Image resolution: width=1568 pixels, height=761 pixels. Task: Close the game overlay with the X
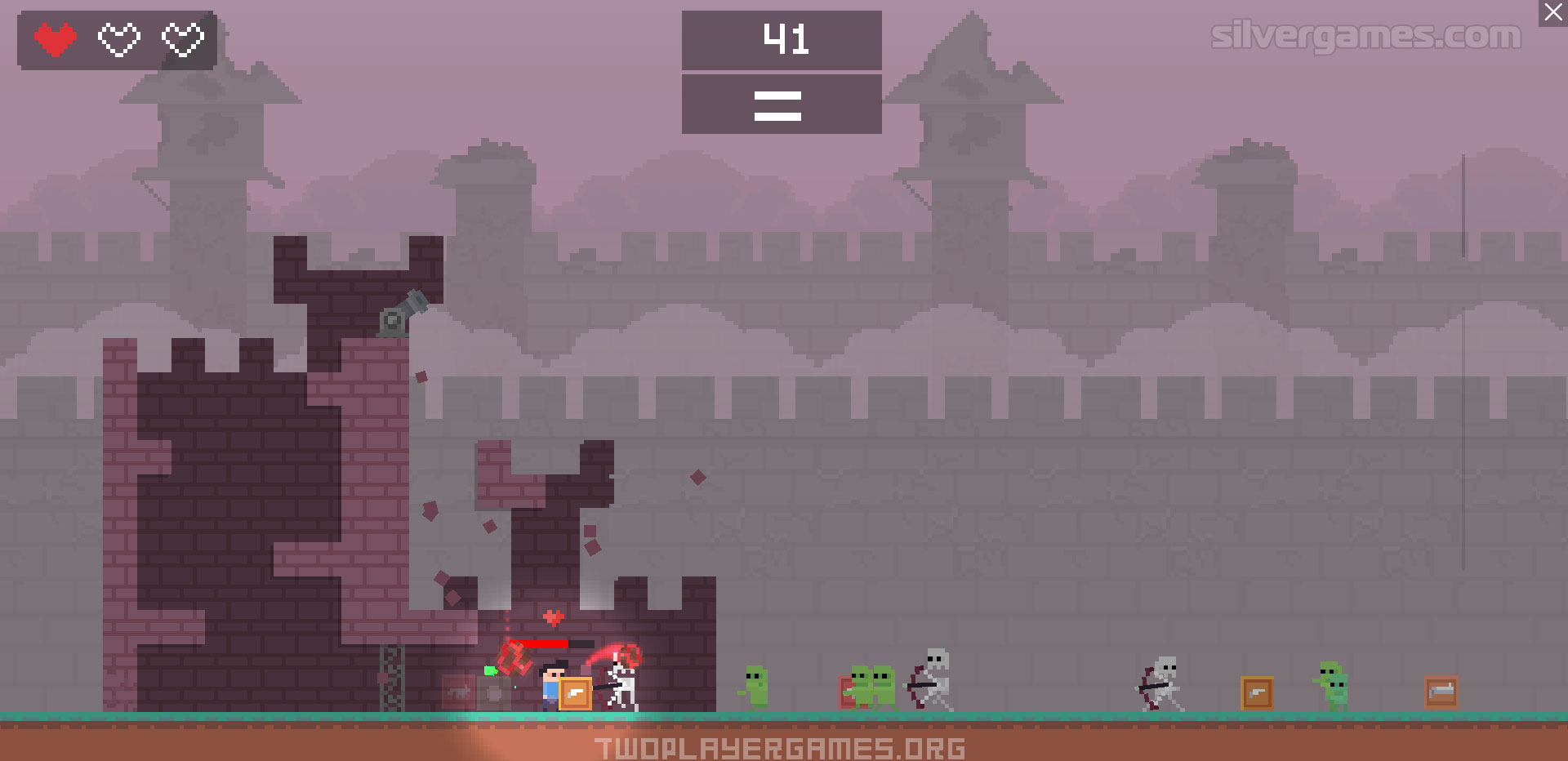[1552, 13]
